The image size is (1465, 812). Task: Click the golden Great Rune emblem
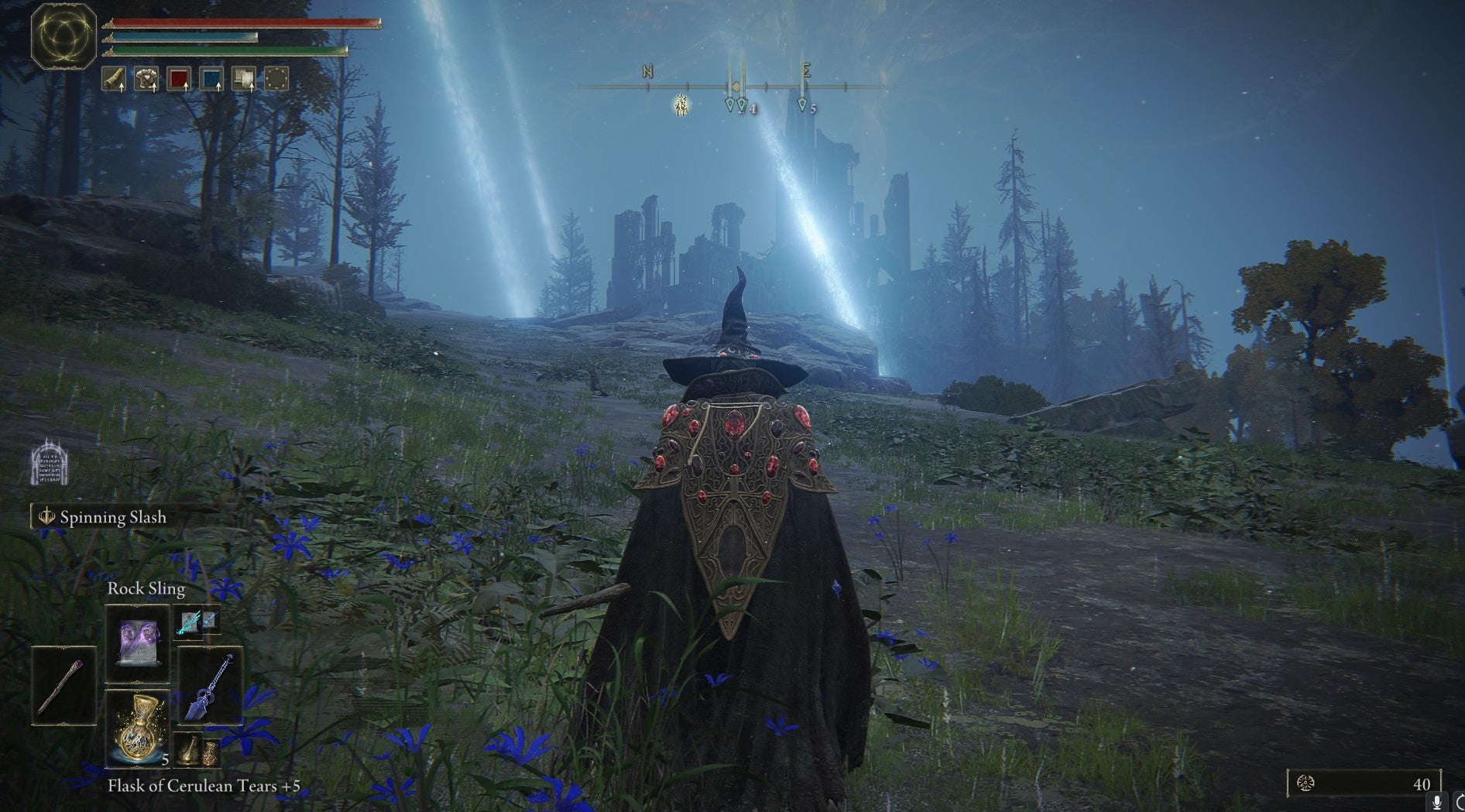click(63, 36)
